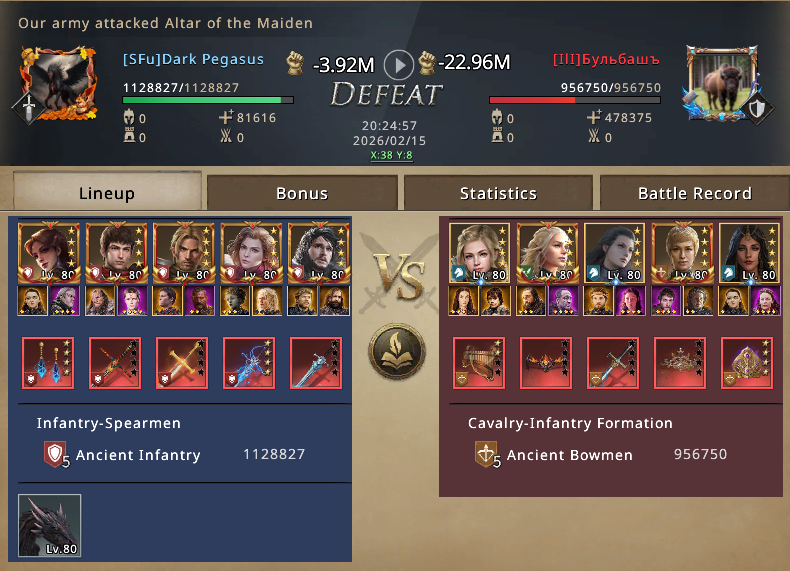Open the Battle Record tab
The height and width of the screenshot is (571, 790).
tap(694, 193)
